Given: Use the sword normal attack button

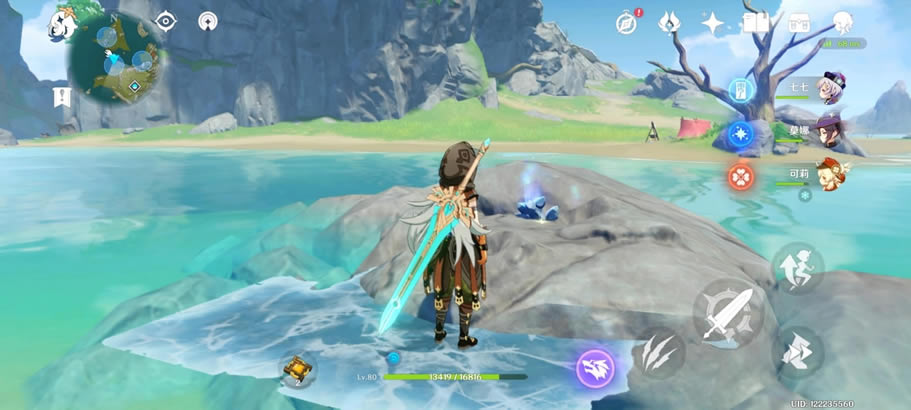Looking at the screenshot, I should pos(728,314).
